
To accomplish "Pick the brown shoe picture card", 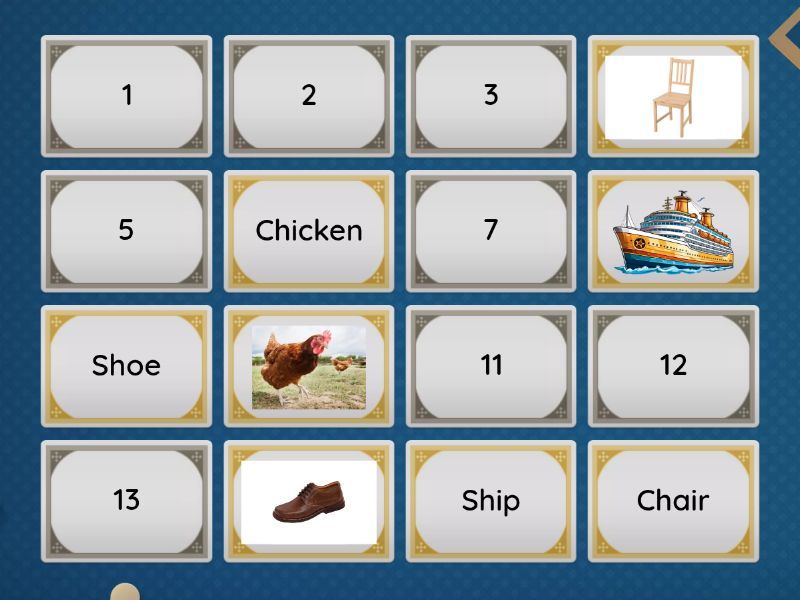I will click(309, 501).
